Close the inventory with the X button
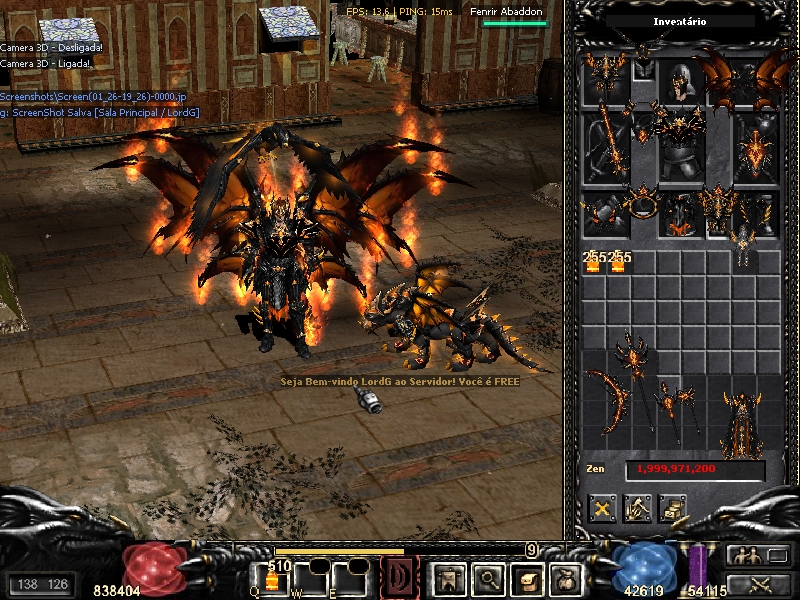 click(602, 508)
